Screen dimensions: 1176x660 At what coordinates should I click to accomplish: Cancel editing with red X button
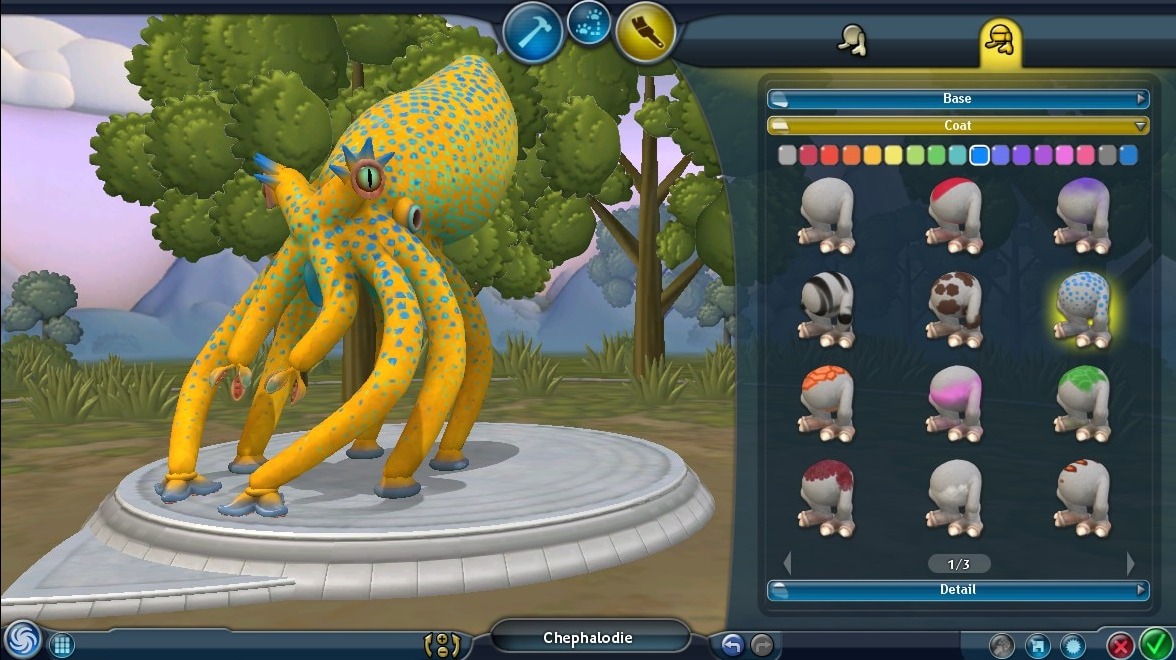tap(1121, 645)
